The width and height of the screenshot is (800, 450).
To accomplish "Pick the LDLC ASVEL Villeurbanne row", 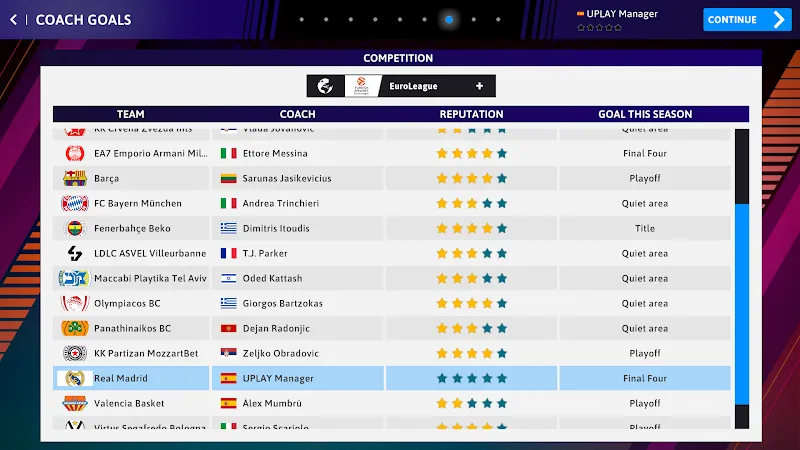I will [149, 253].
